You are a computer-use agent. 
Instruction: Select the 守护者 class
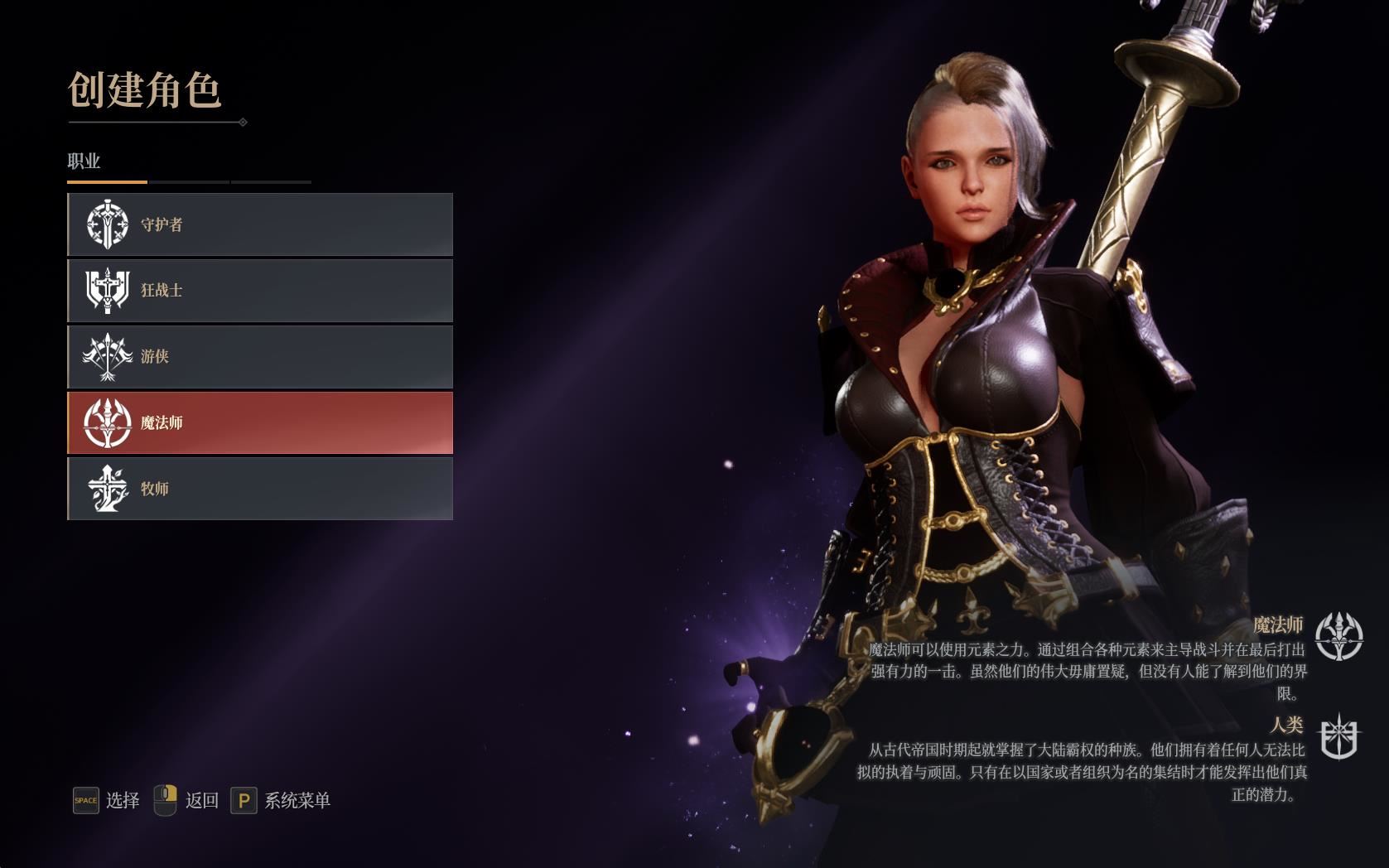click(260, 224)
